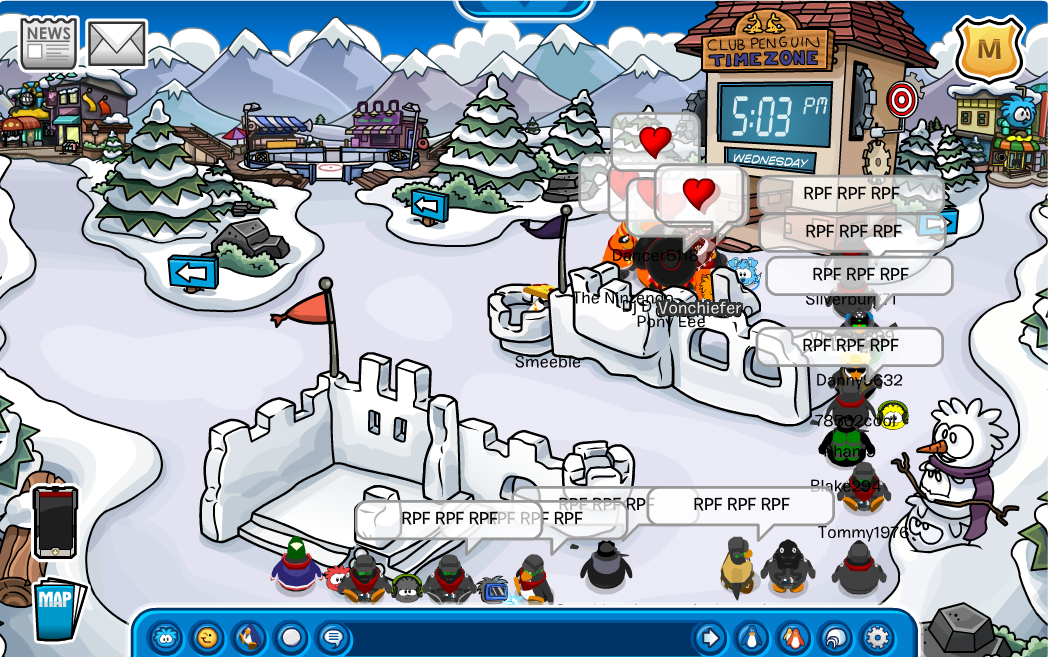This screenshot has height=657, width=1059.
Task: Open the puffle menu on the toolbar
Action: coord(165,637)
